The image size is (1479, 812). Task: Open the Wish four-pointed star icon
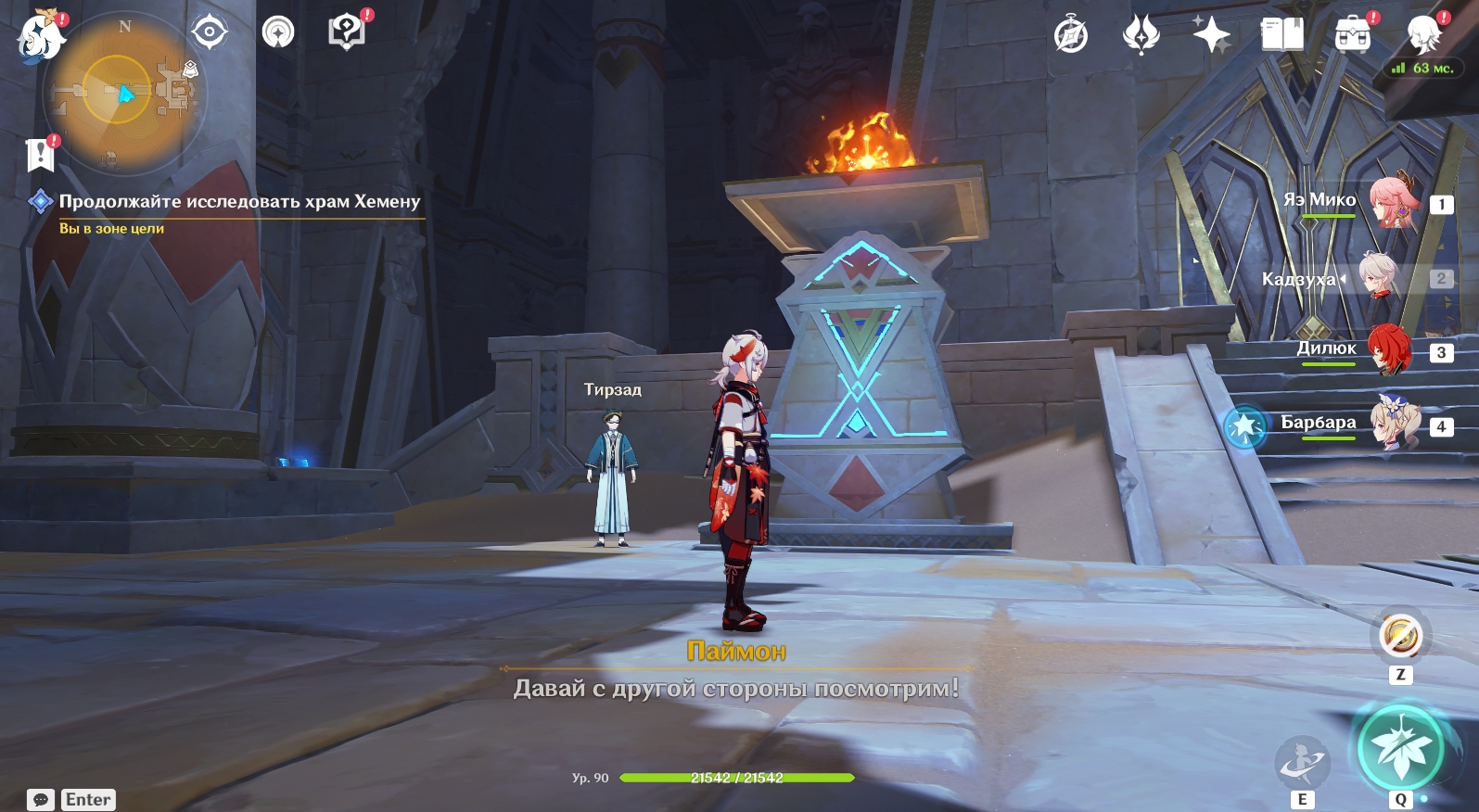[1211, 36]
